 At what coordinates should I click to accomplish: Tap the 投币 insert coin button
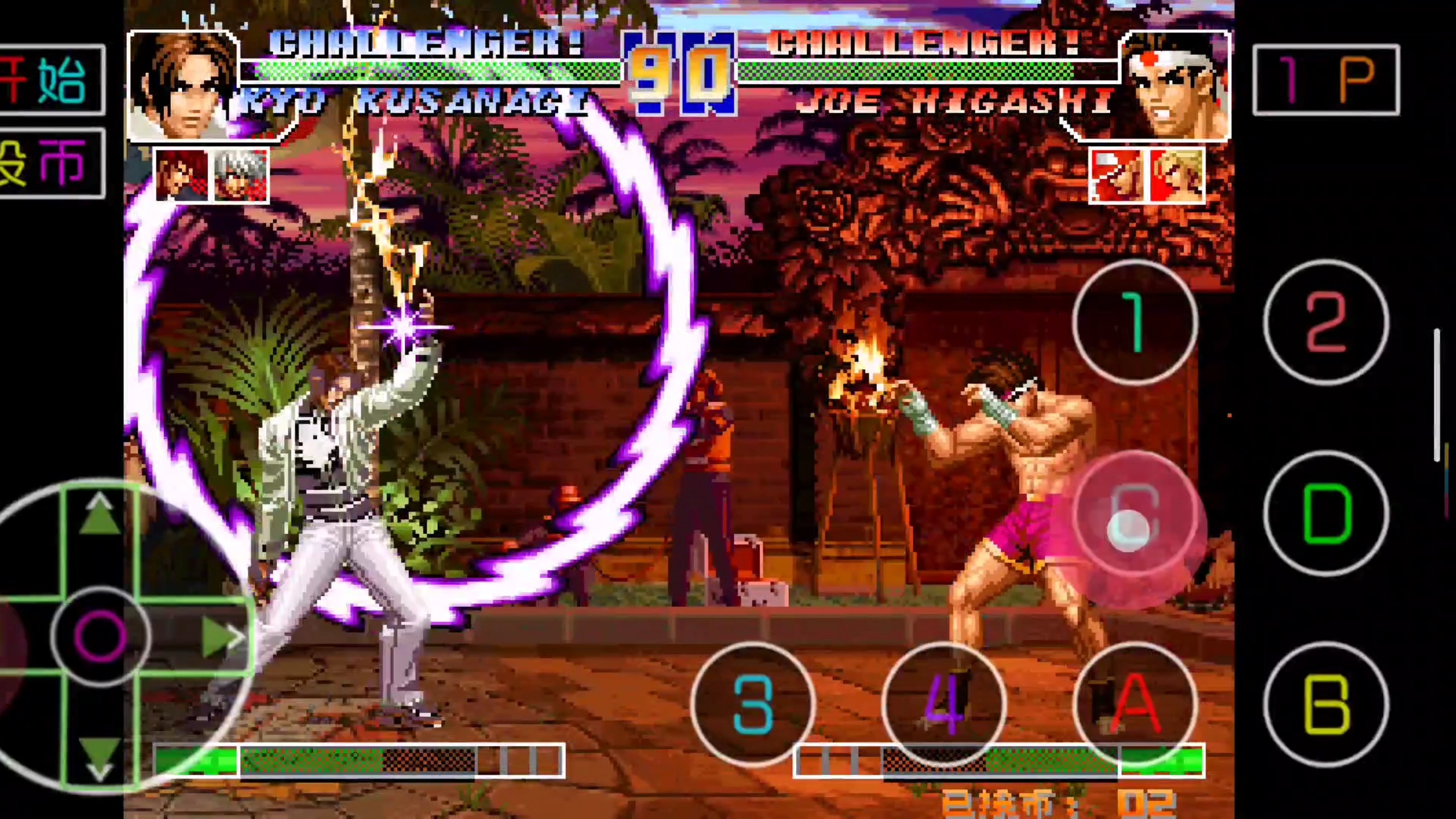pos(51,164)
